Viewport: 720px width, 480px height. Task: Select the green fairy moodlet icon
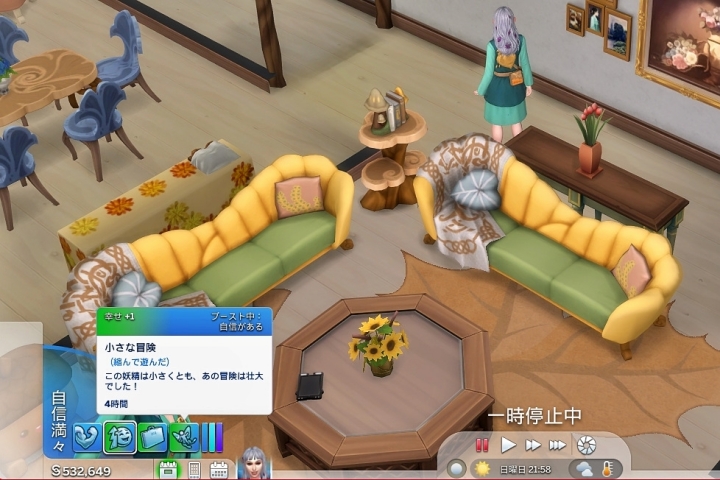point(182,436)
